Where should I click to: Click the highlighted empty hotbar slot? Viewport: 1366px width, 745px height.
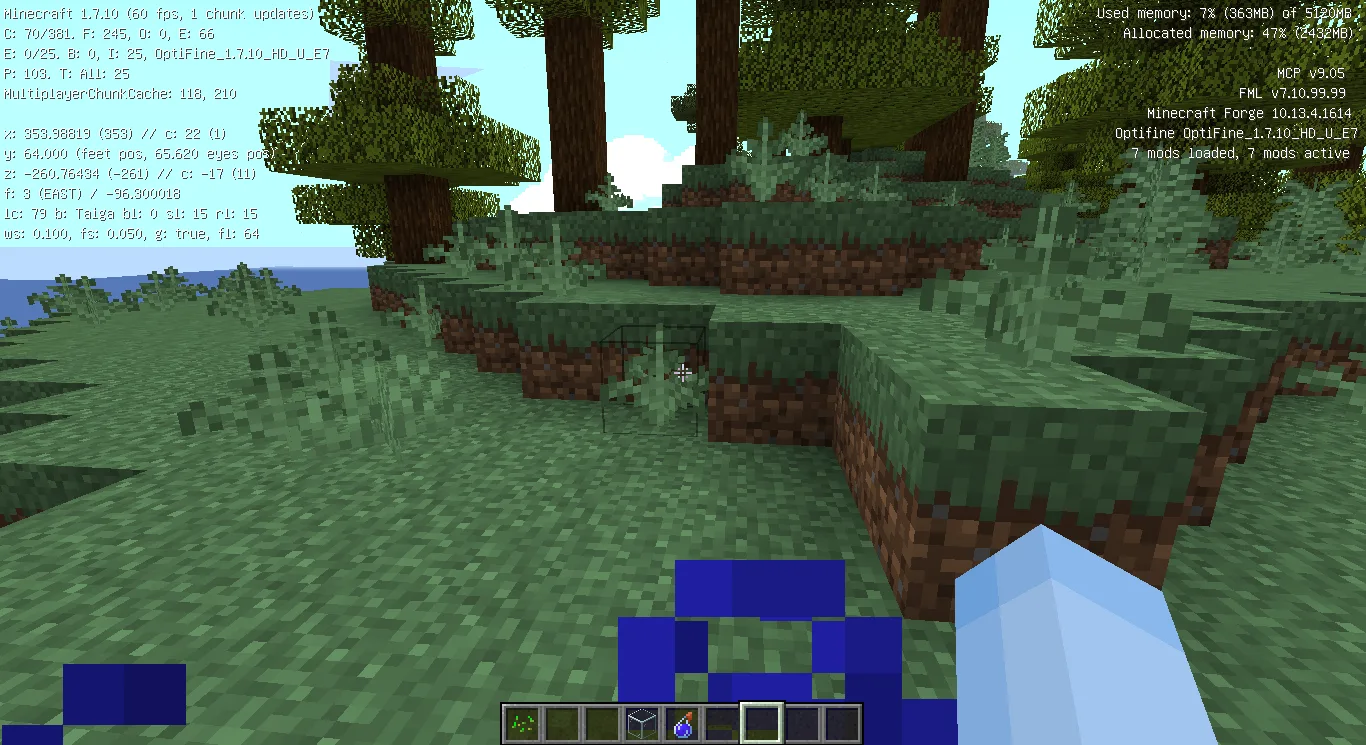click(761, 723)
